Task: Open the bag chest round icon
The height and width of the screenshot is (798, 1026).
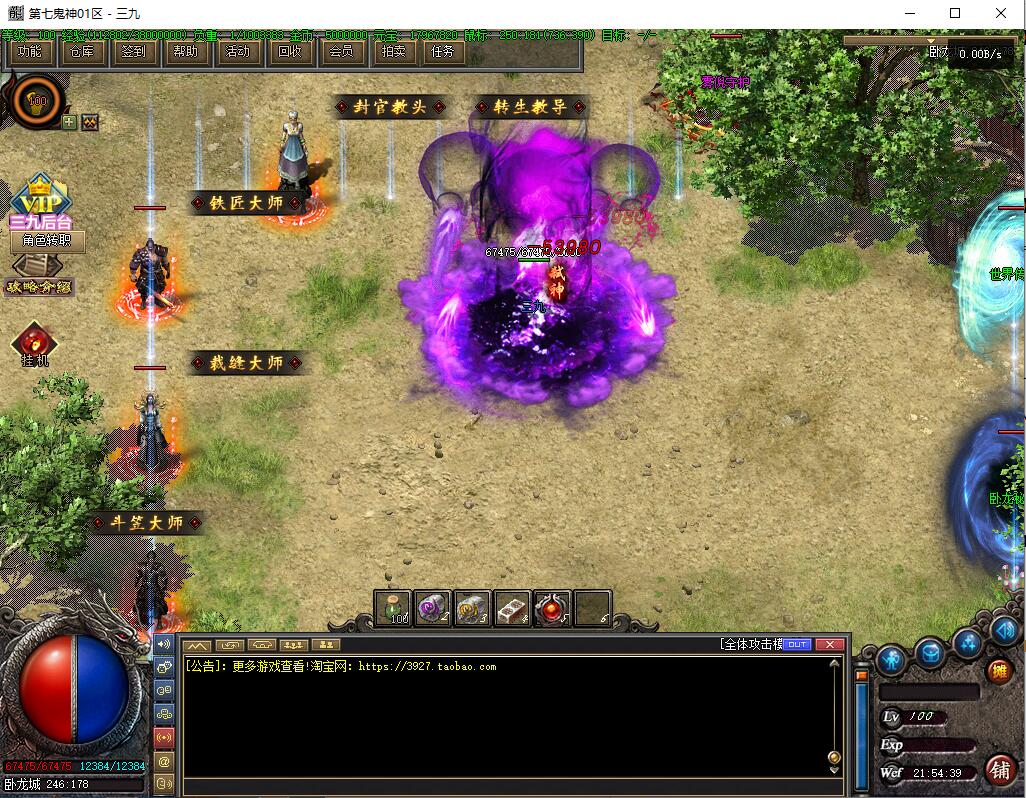Action: [930, 652]
